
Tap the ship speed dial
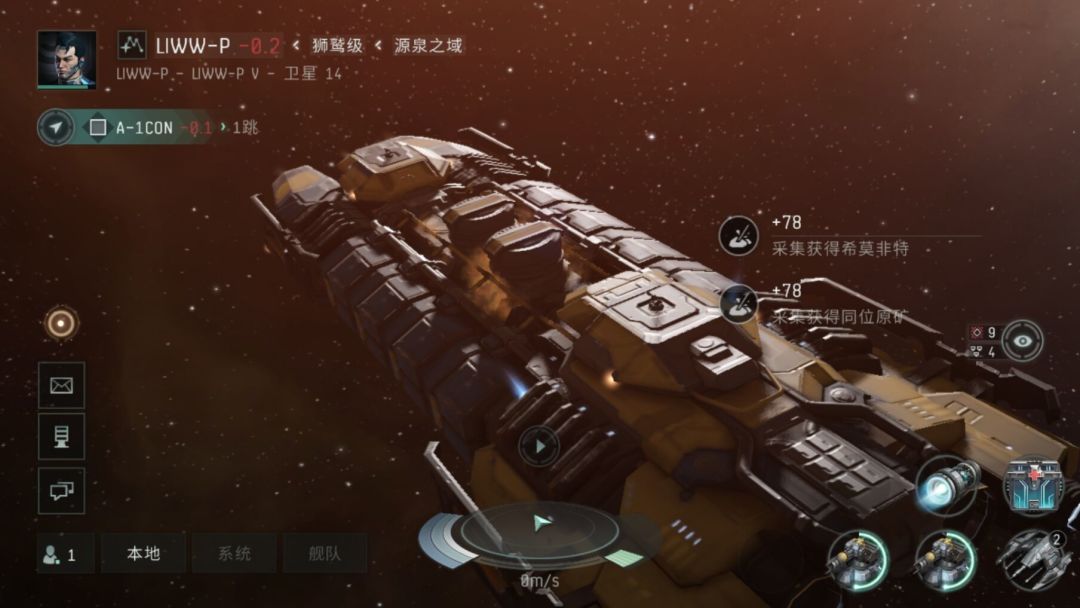[540, 532]
